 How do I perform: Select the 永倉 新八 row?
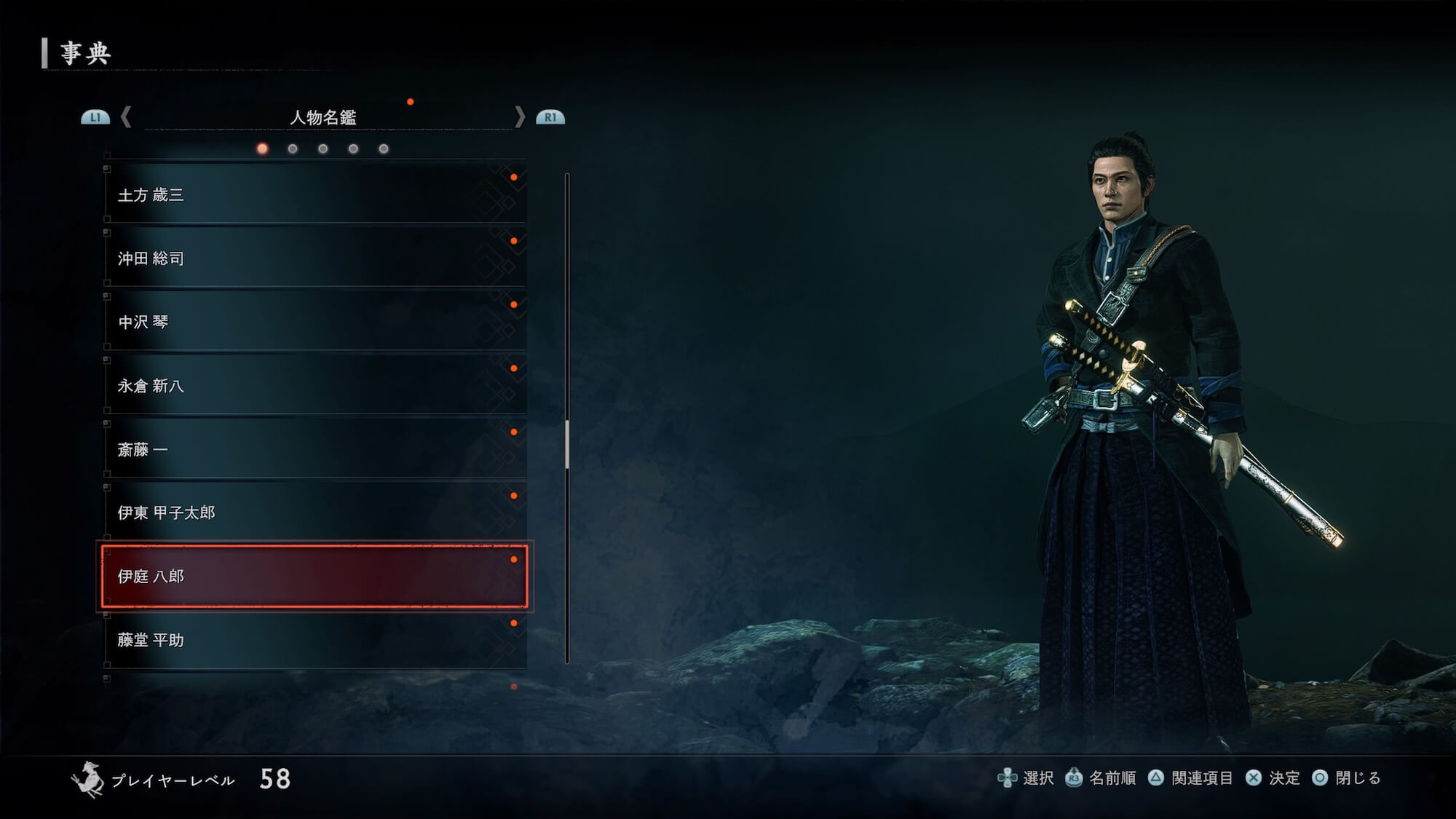(x=314, y=386)
